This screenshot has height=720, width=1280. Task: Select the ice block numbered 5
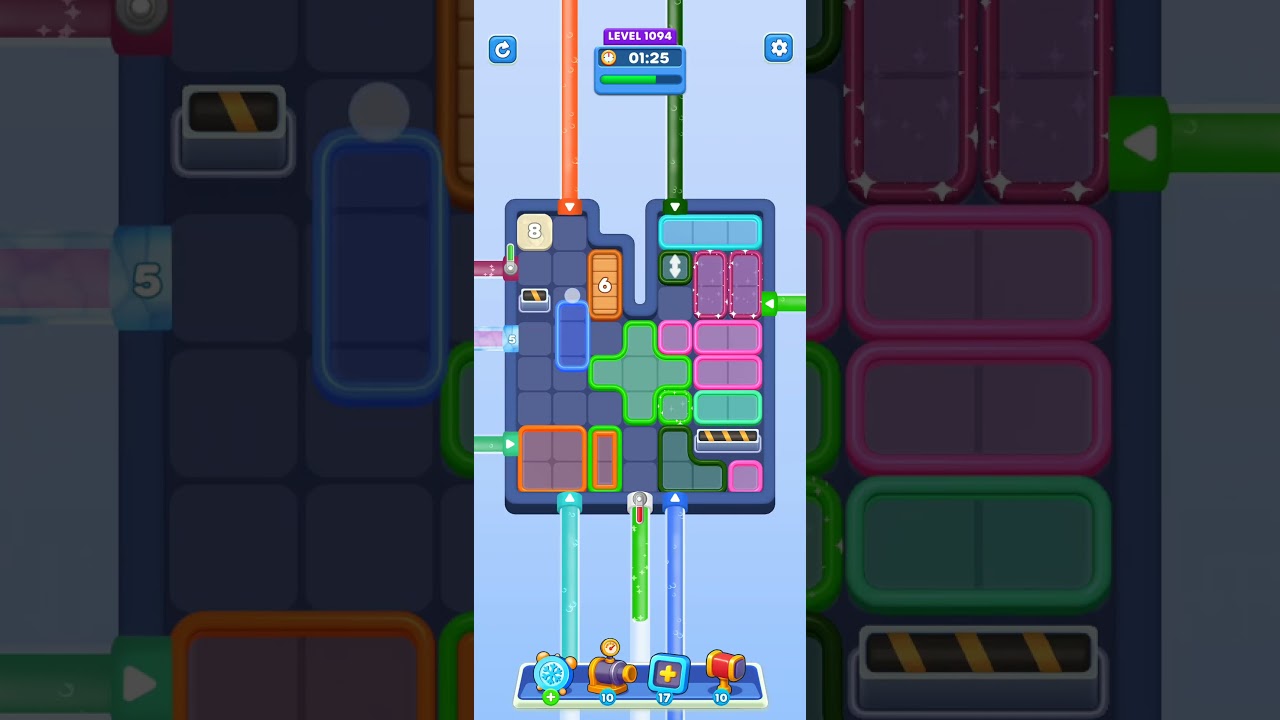[x=512, y=340]
